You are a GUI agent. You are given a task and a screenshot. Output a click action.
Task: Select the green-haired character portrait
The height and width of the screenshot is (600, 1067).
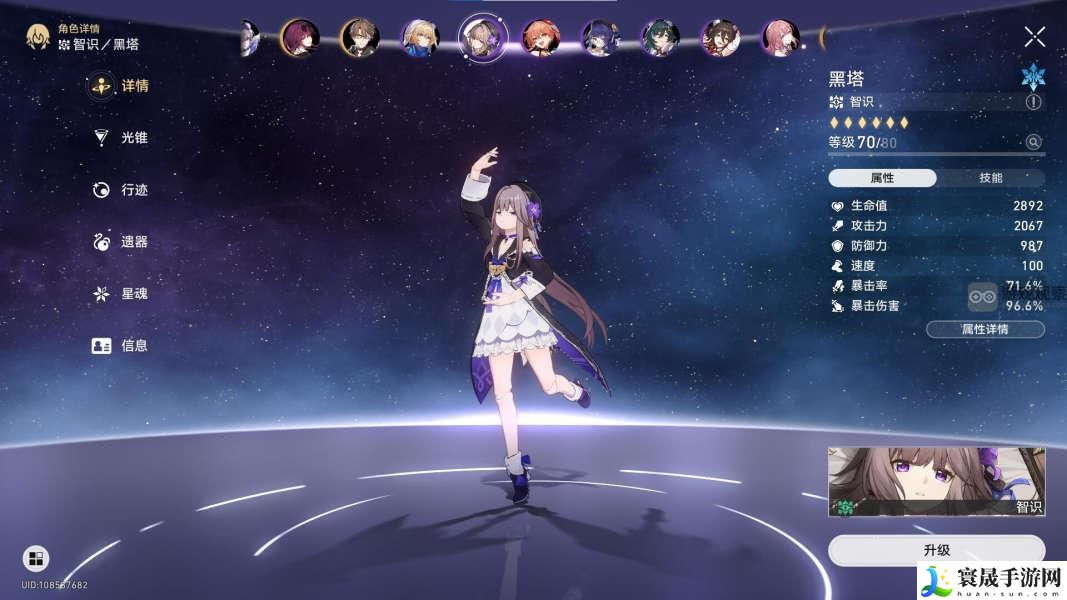point(661,38)
